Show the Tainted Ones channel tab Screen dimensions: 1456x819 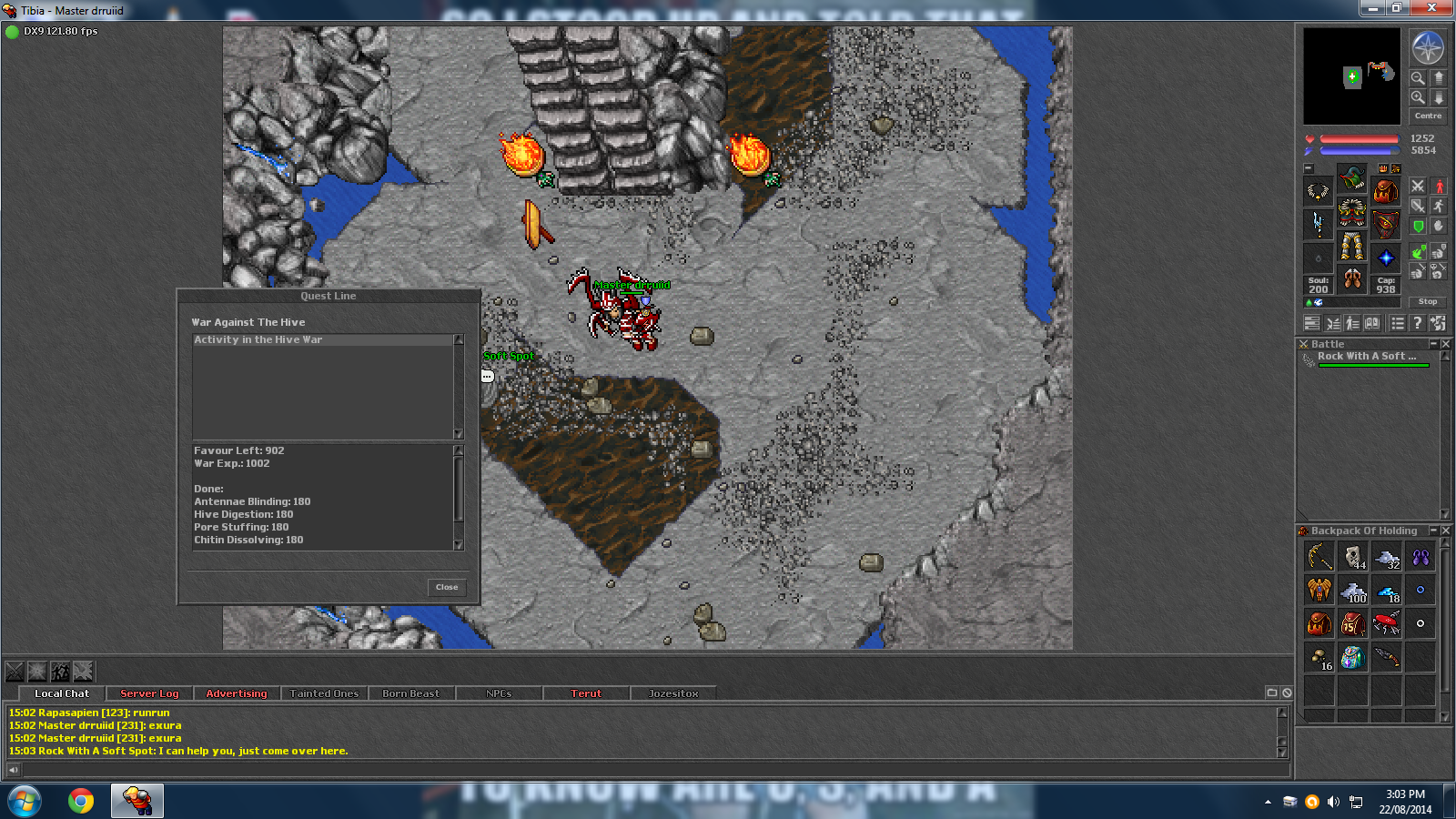[x=324, y=693]
